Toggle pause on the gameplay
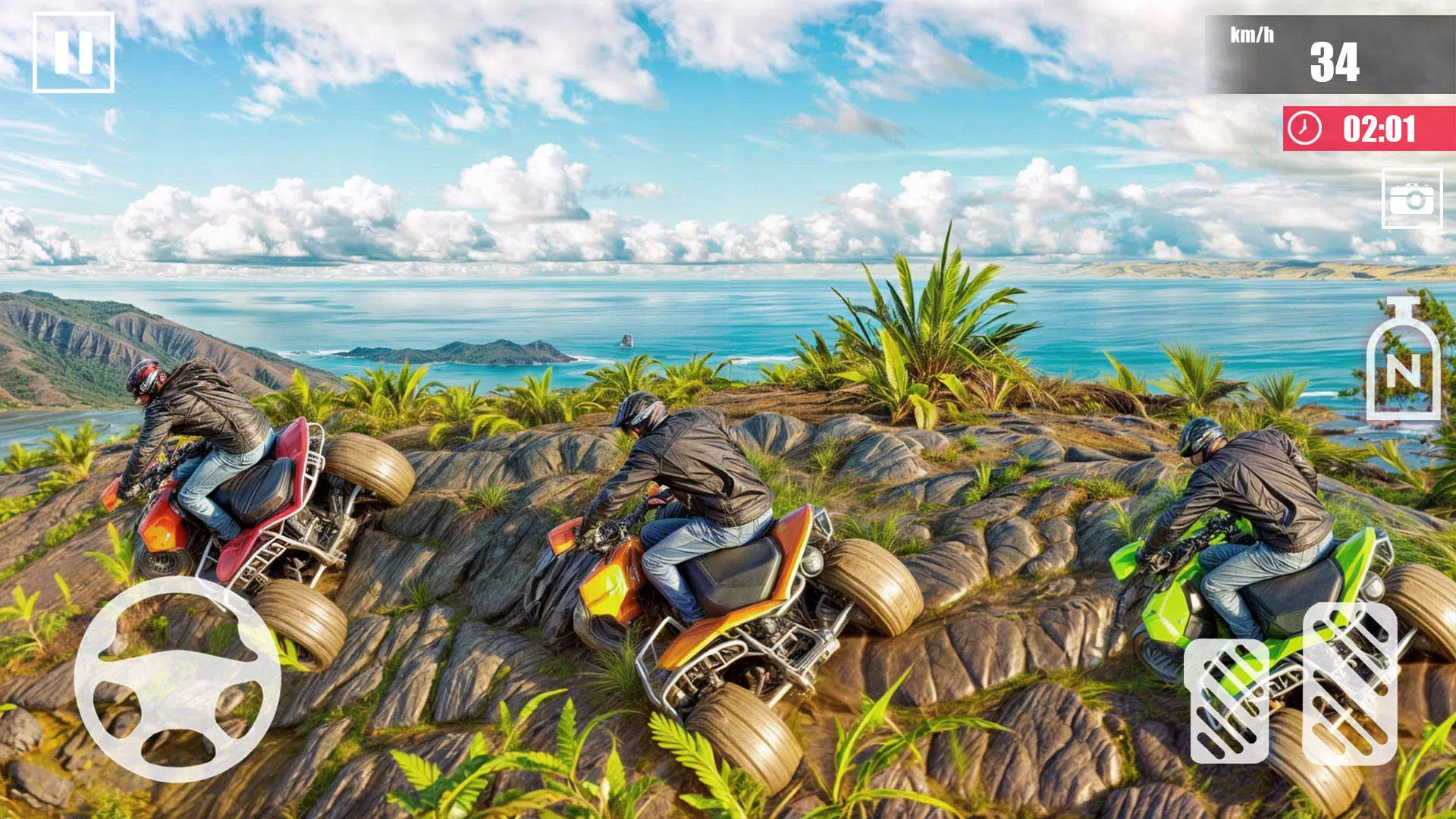The image size is (1456, 819). (74, 53)
